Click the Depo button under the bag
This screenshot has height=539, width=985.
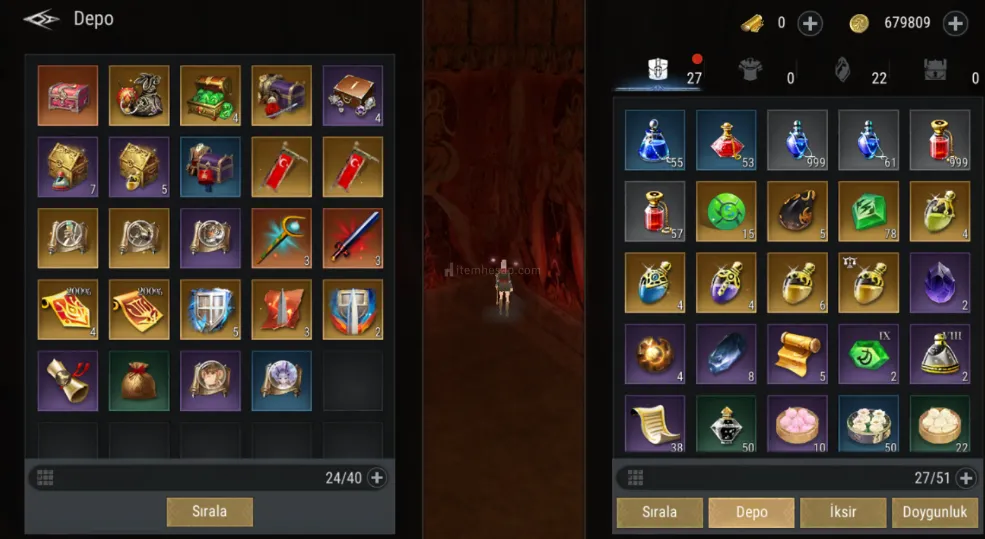point(751,512)
